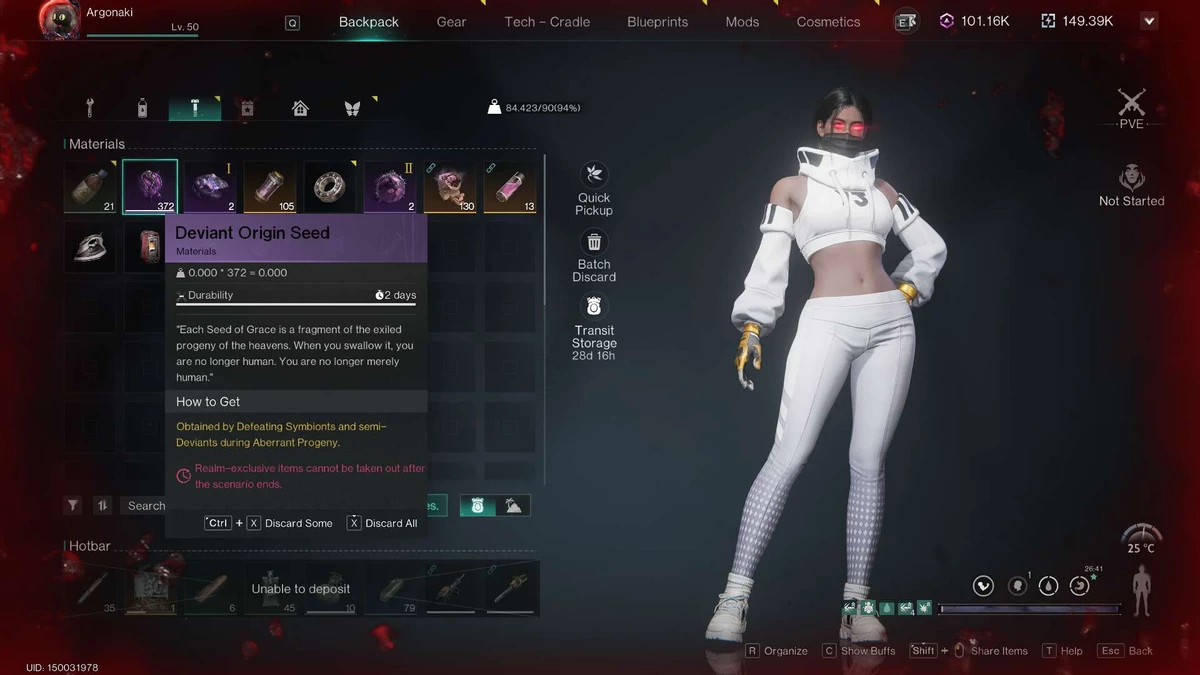Pick the pink vial stack of 13
The height and width of the screenshot is (675, 1200).
(510, 187)
